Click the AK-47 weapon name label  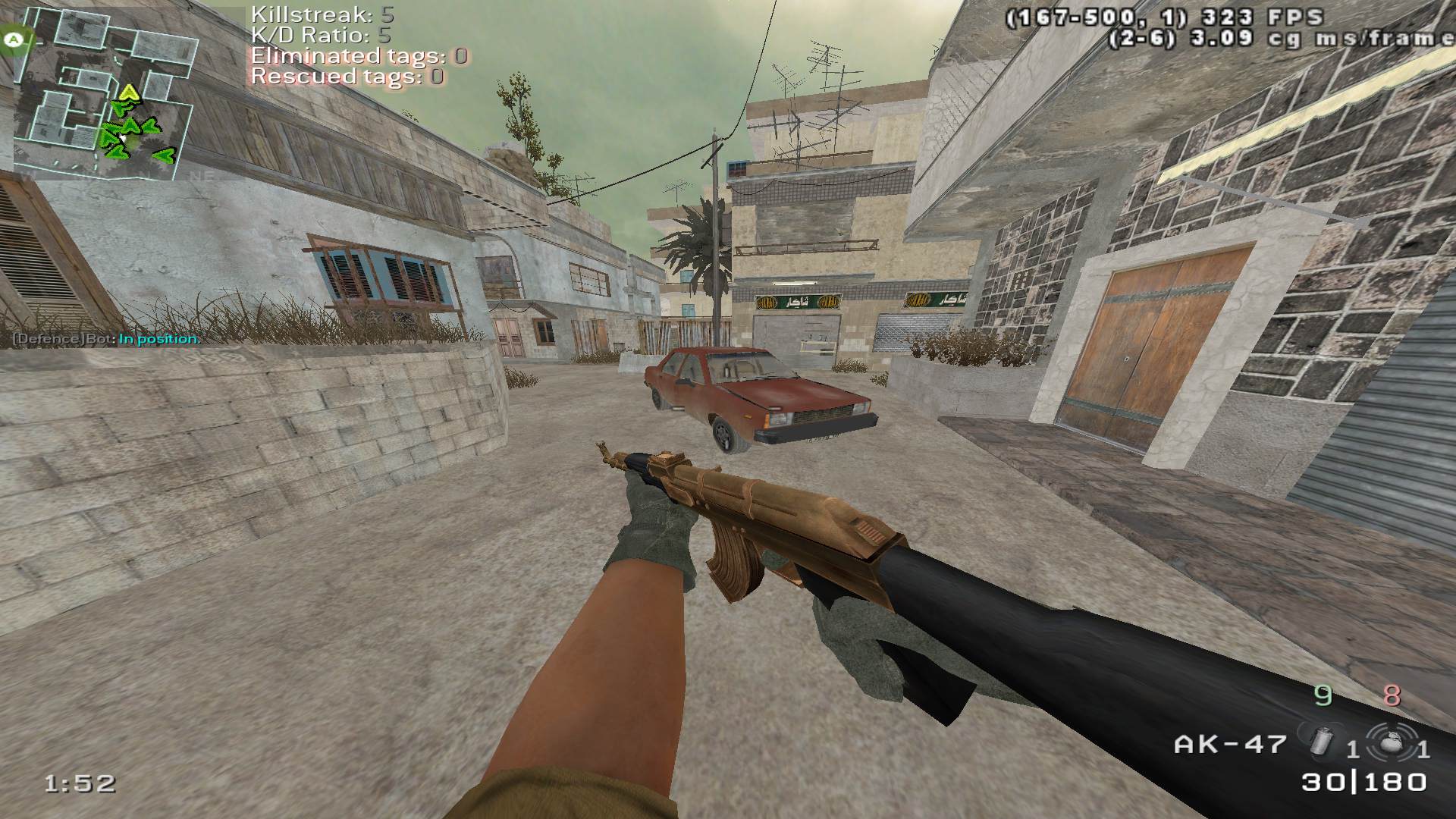pyautogui.click(x=1230, y=744)
